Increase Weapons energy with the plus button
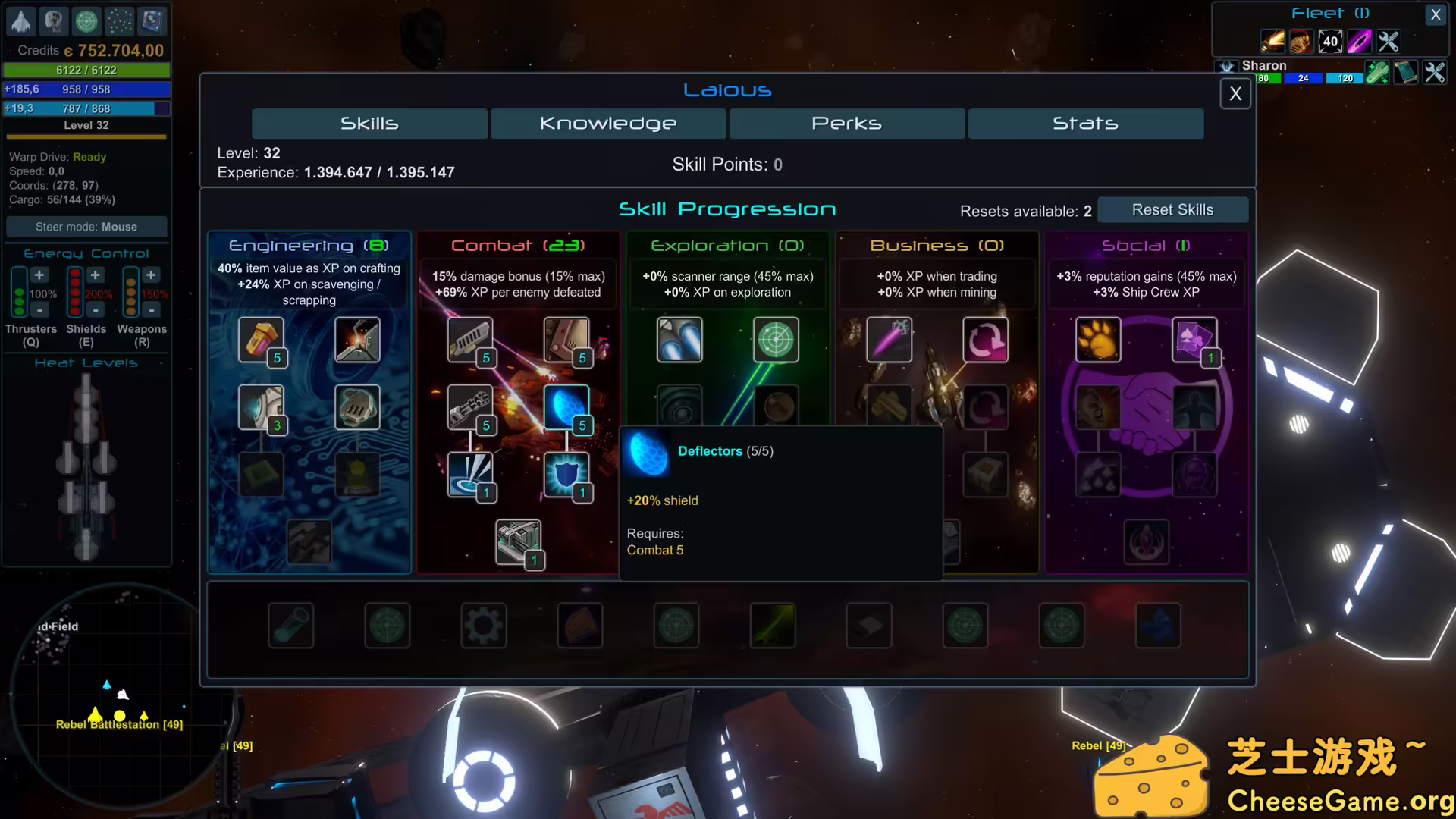The width and height of the screenshot is (1456, 819). [151, 275]
